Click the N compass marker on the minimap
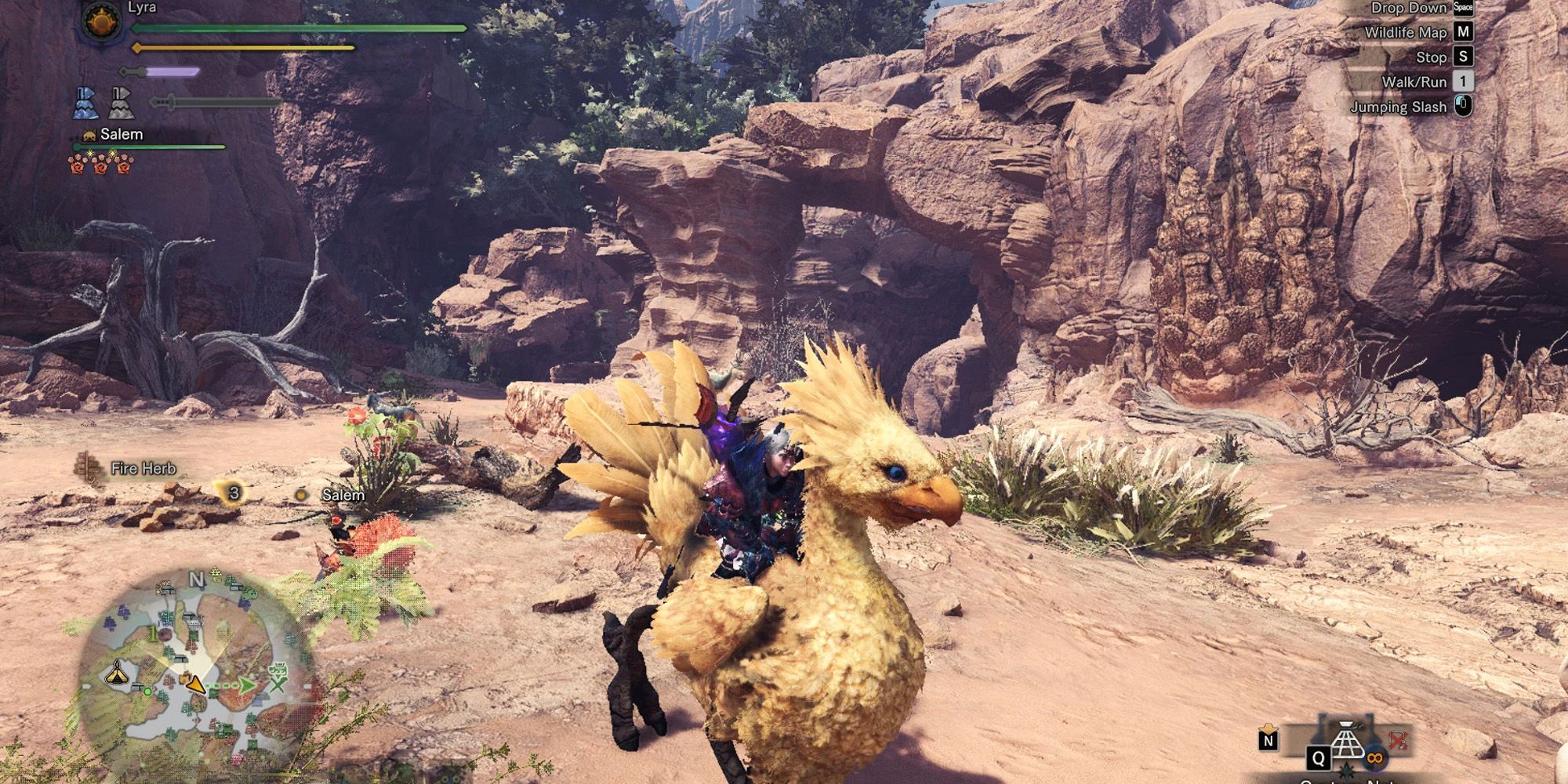The width and height of the screenshot is (1568, 784). pyautogui.click(x=198, y=579)
